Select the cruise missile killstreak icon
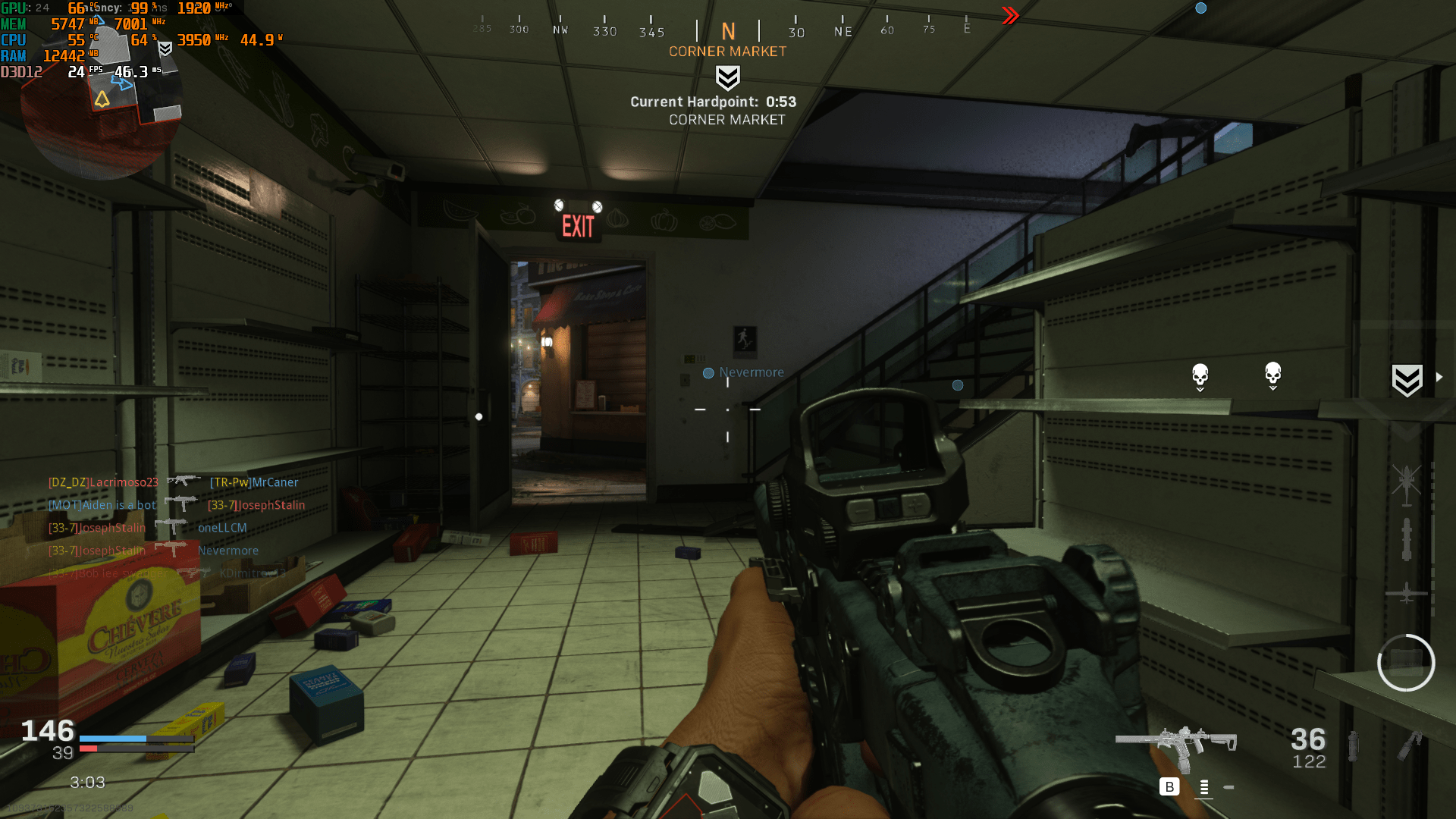 coord(1407,540)
